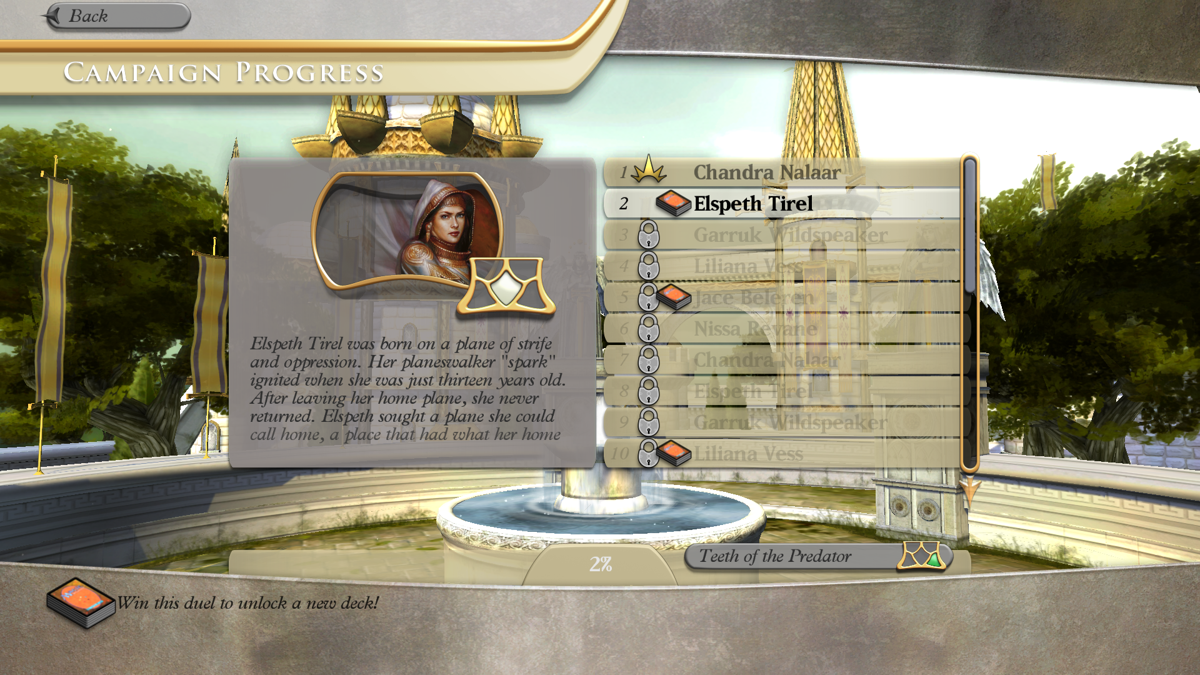Open the Teeth of the Predator deck selector

[818, 557]
